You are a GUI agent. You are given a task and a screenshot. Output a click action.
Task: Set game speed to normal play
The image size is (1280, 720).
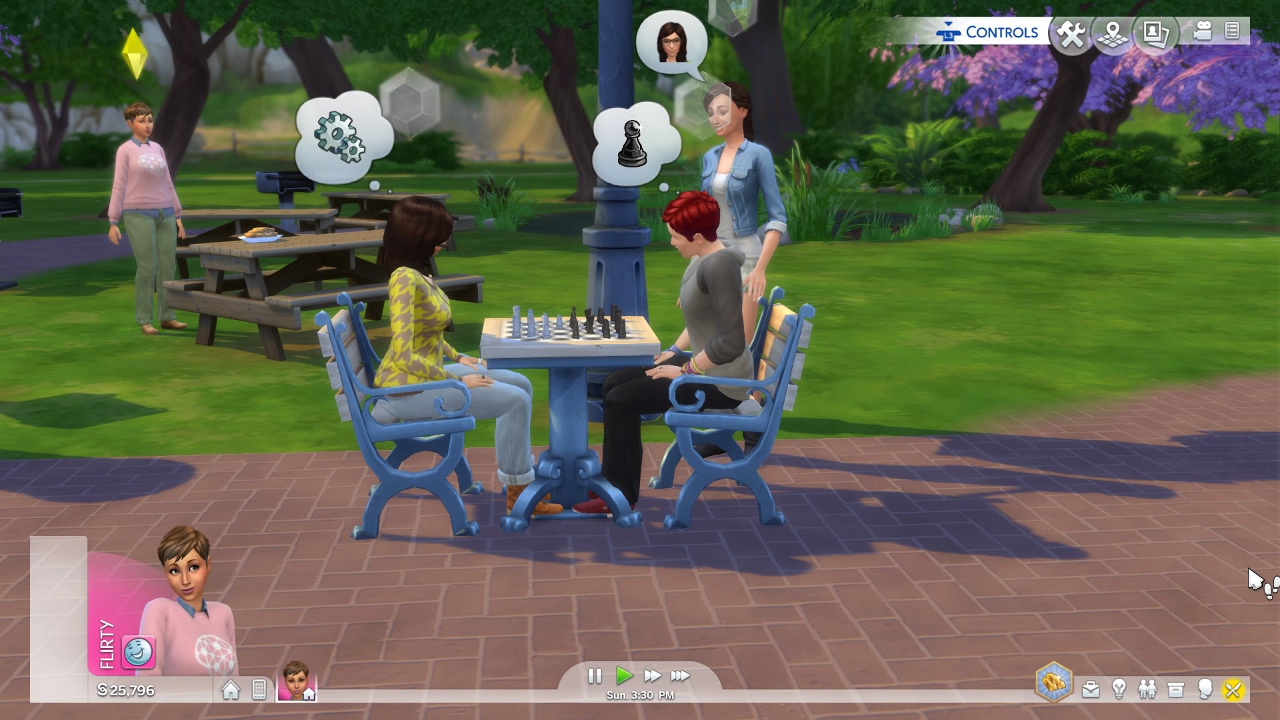coord(623,676)
